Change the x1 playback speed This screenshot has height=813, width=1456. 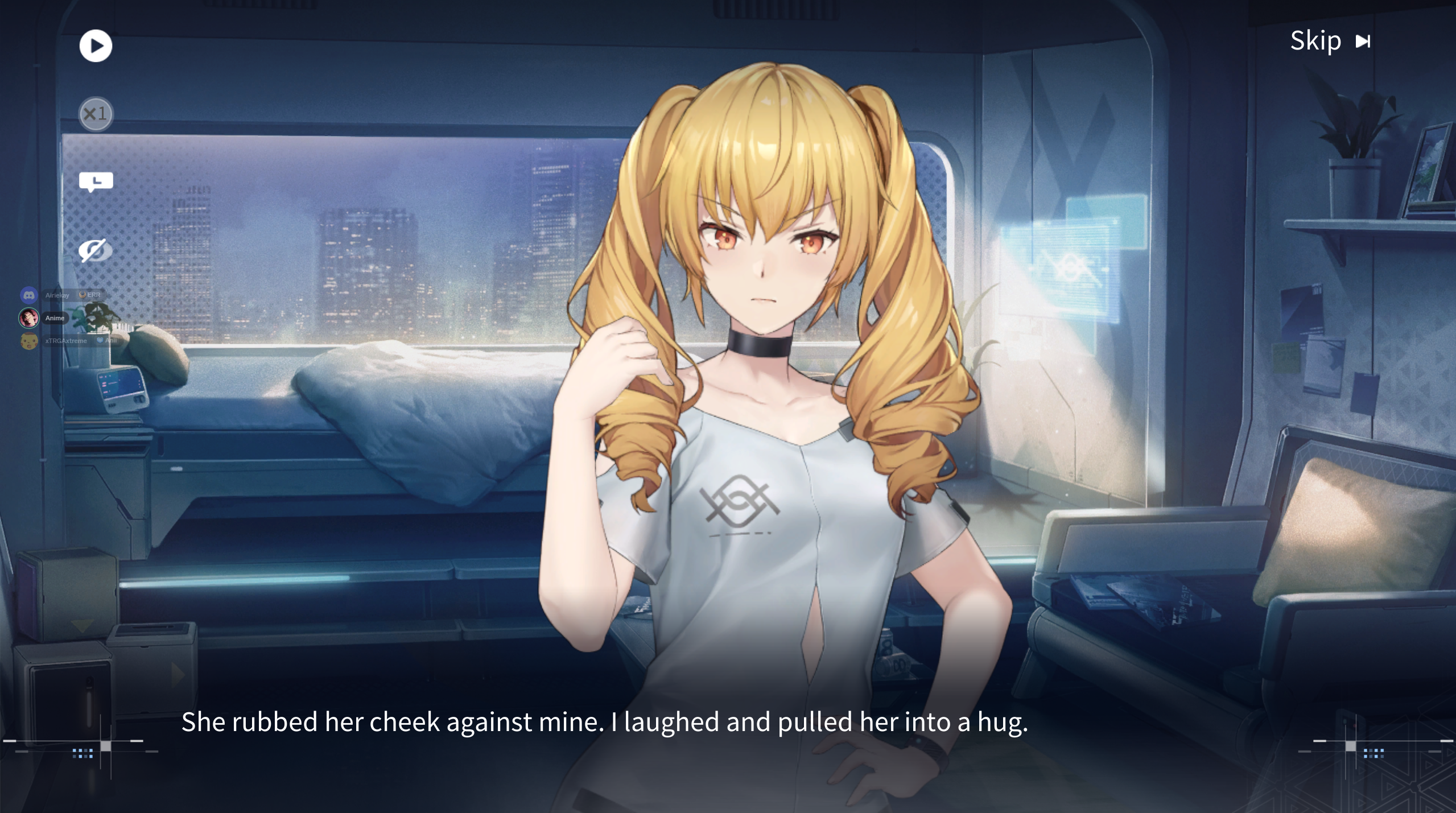click(x=96, y=114)
